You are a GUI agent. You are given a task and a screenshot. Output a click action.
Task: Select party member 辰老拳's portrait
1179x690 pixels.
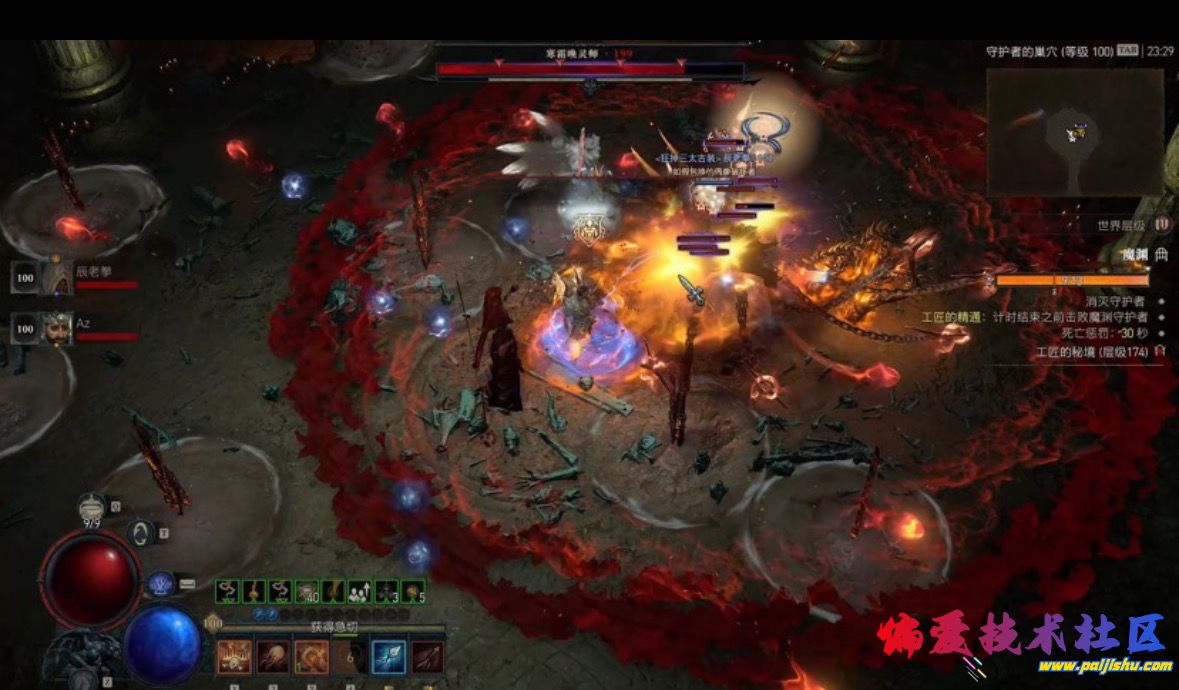coord(27,277)
